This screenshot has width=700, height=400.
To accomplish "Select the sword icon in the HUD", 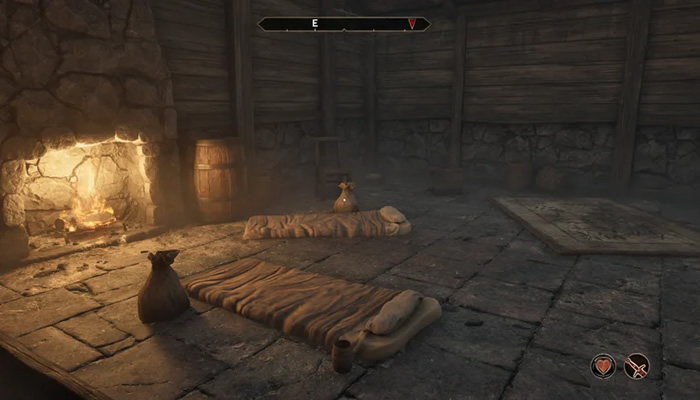I will point(636,366).
